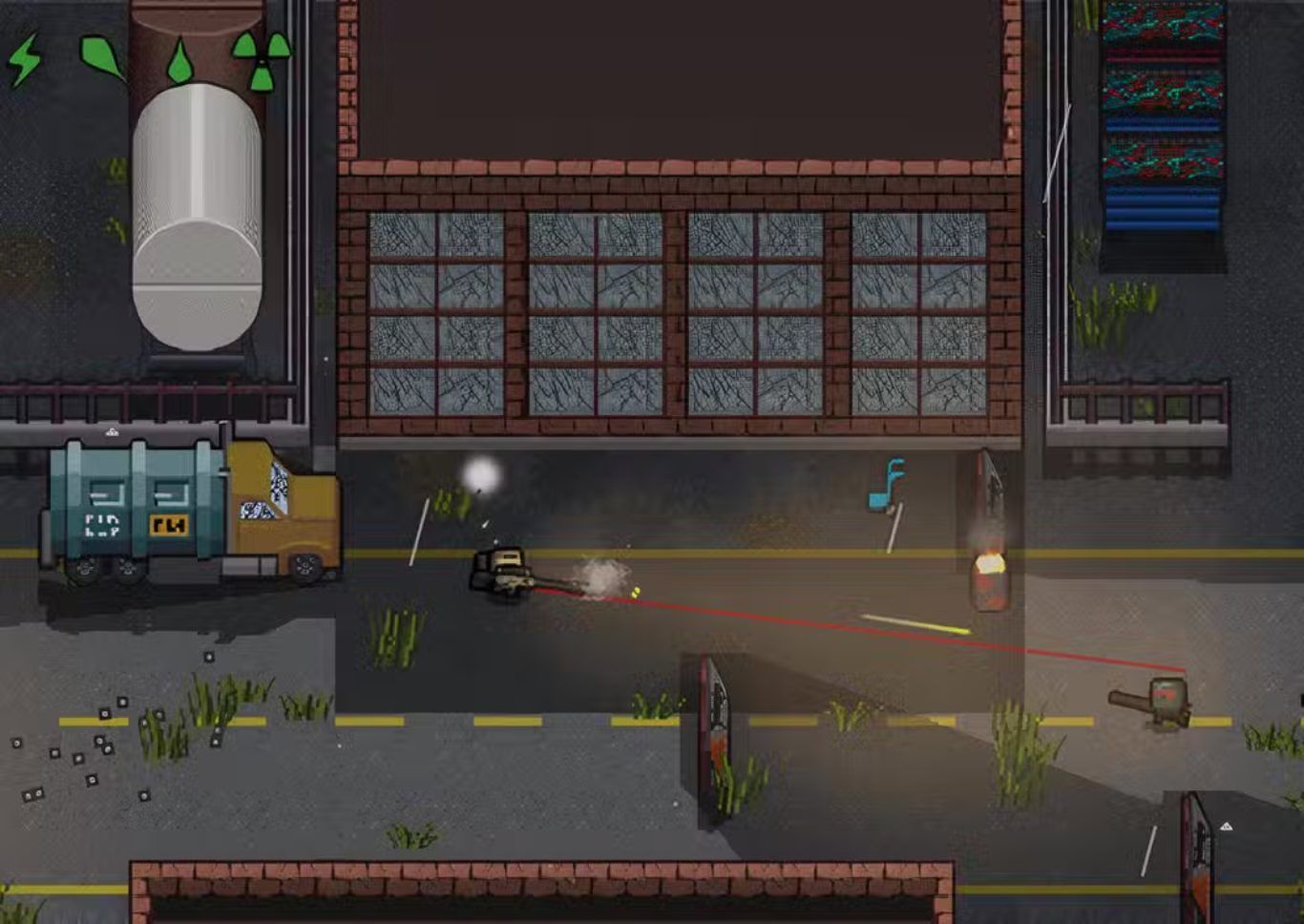1304x924 pixels.
Task: Open the green radiation trefoil icon
Action: [x=261, y=59]
